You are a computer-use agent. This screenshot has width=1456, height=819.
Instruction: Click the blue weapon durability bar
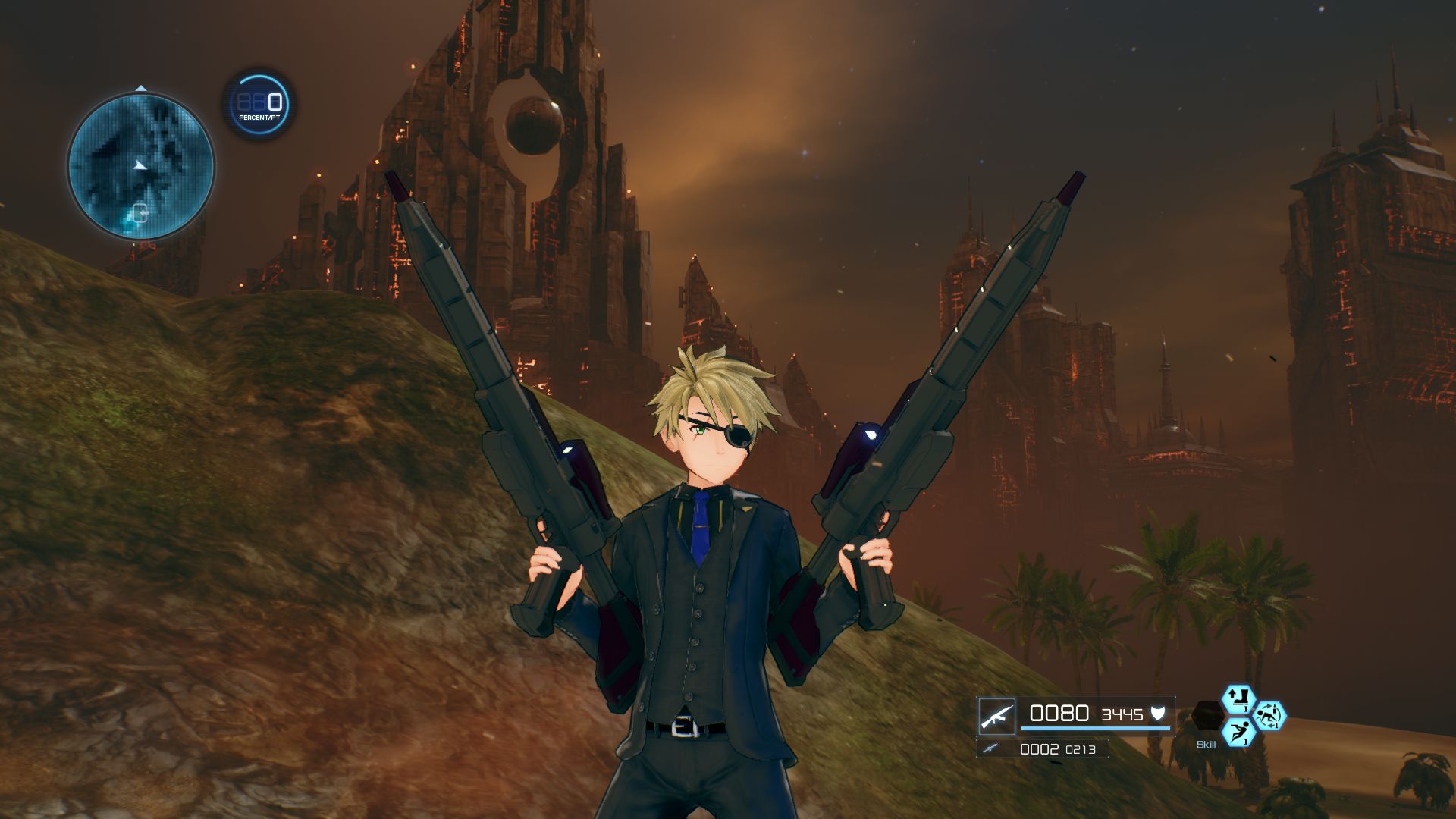coord(1094,729)
